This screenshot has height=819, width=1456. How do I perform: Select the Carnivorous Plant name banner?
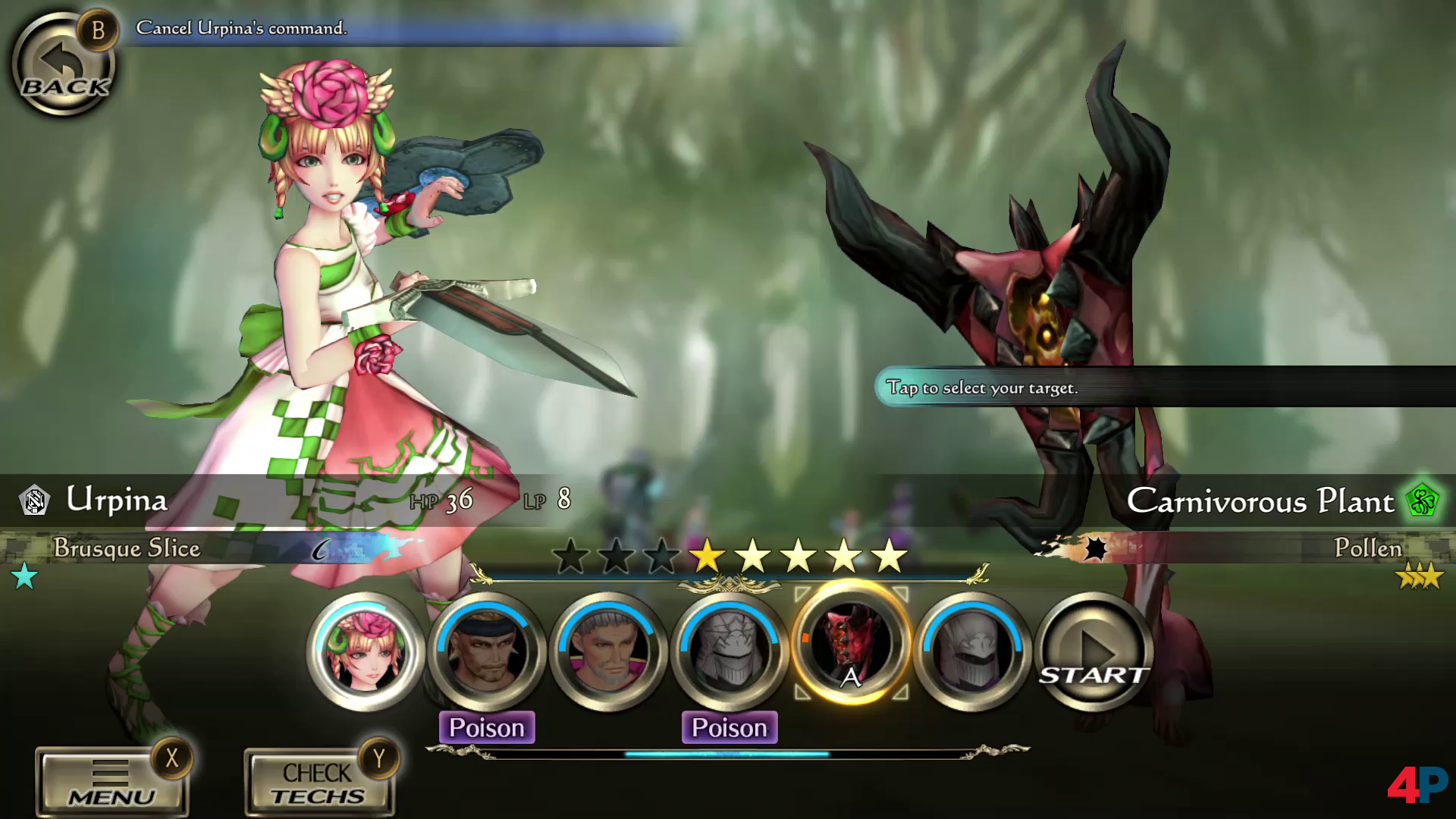(x=1260, y=501)
